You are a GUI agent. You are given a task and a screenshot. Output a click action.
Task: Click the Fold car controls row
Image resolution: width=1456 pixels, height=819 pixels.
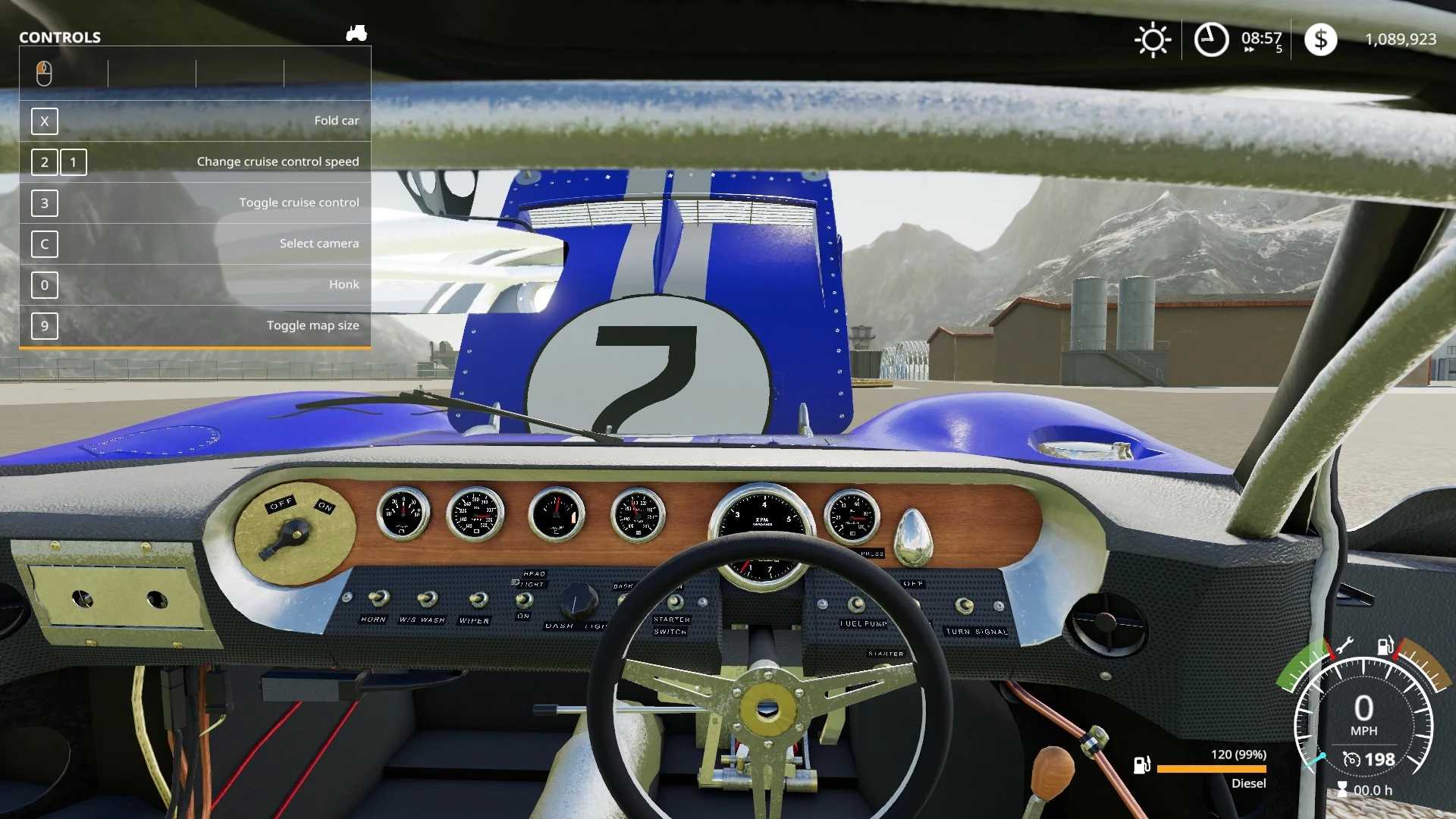click(195, 121)
